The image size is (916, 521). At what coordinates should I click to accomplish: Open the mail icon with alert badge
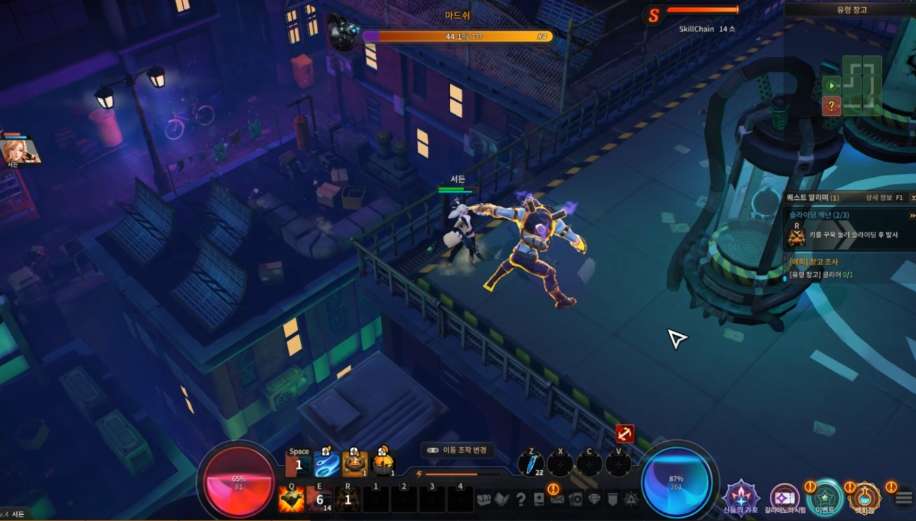point(557,498)
